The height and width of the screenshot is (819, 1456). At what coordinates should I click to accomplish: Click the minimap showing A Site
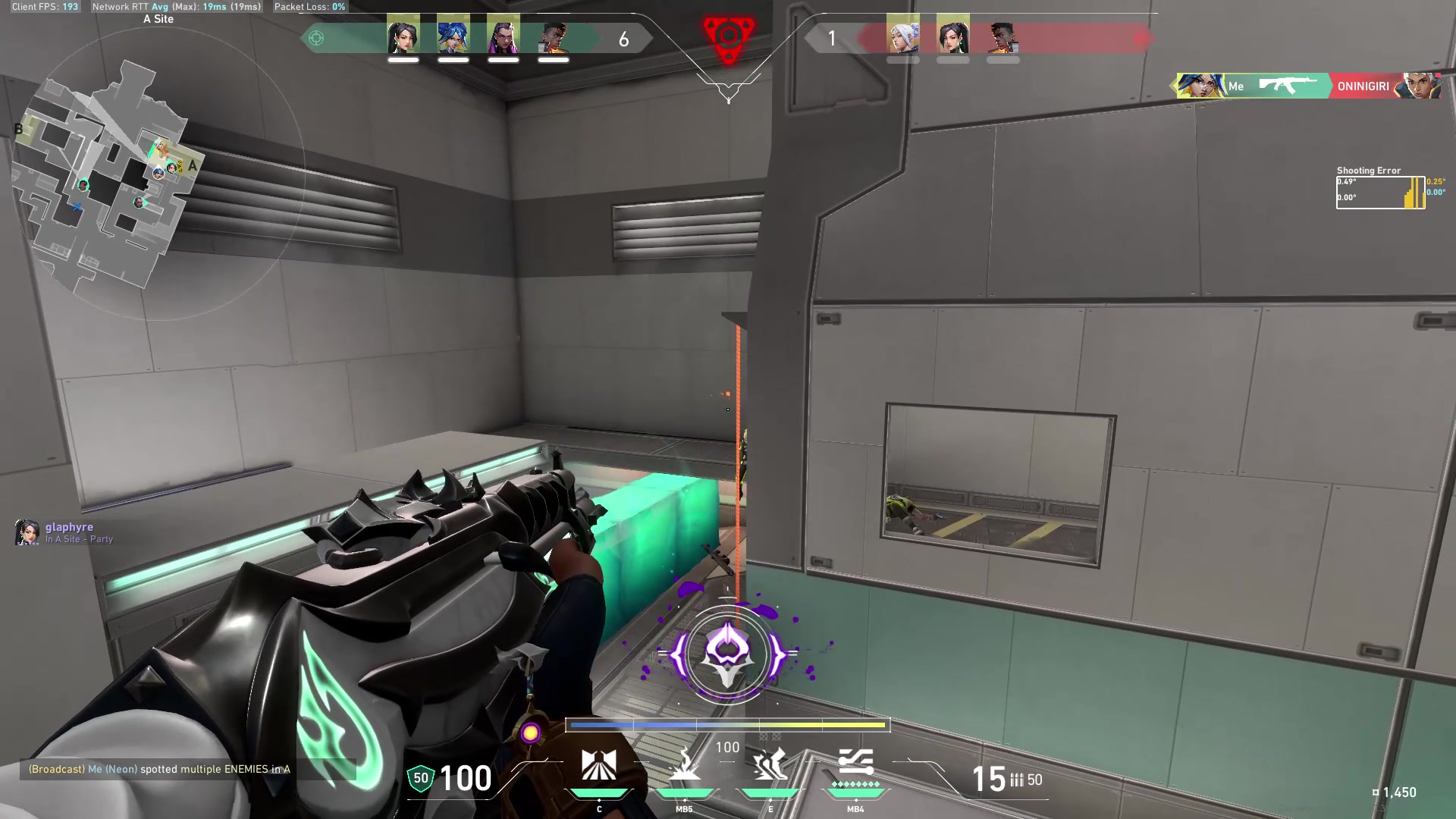pos(106,174)
